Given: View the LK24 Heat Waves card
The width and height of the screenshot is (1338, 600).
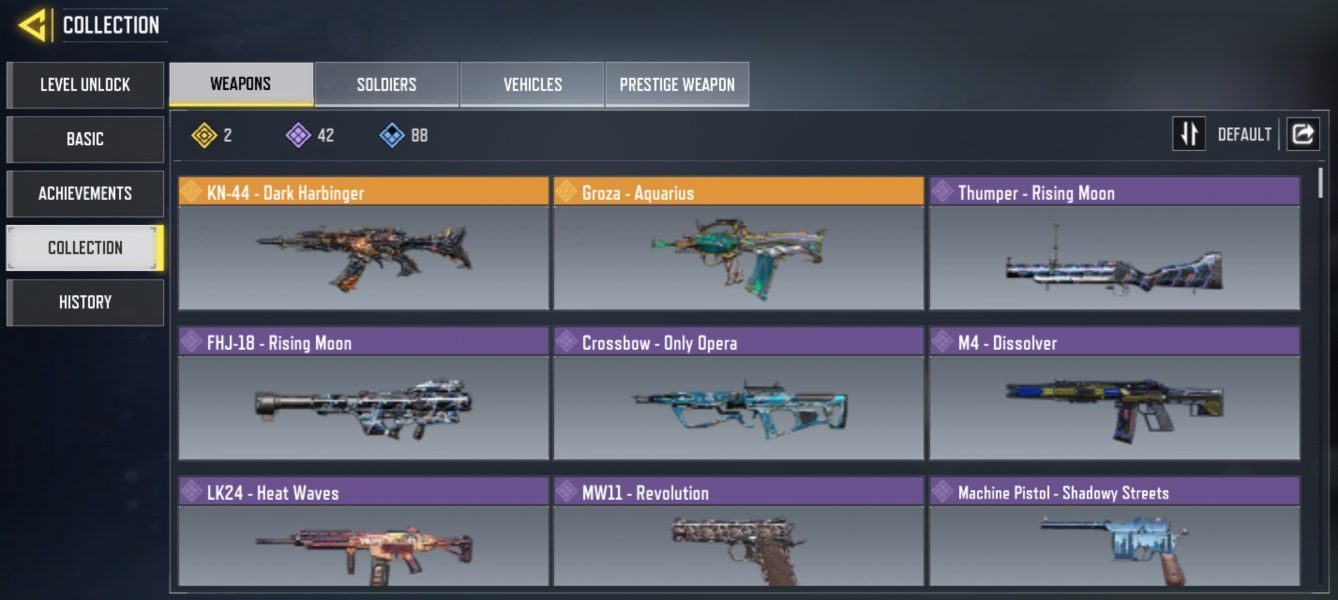Looking at the screenshot, I should pos(363,533).
